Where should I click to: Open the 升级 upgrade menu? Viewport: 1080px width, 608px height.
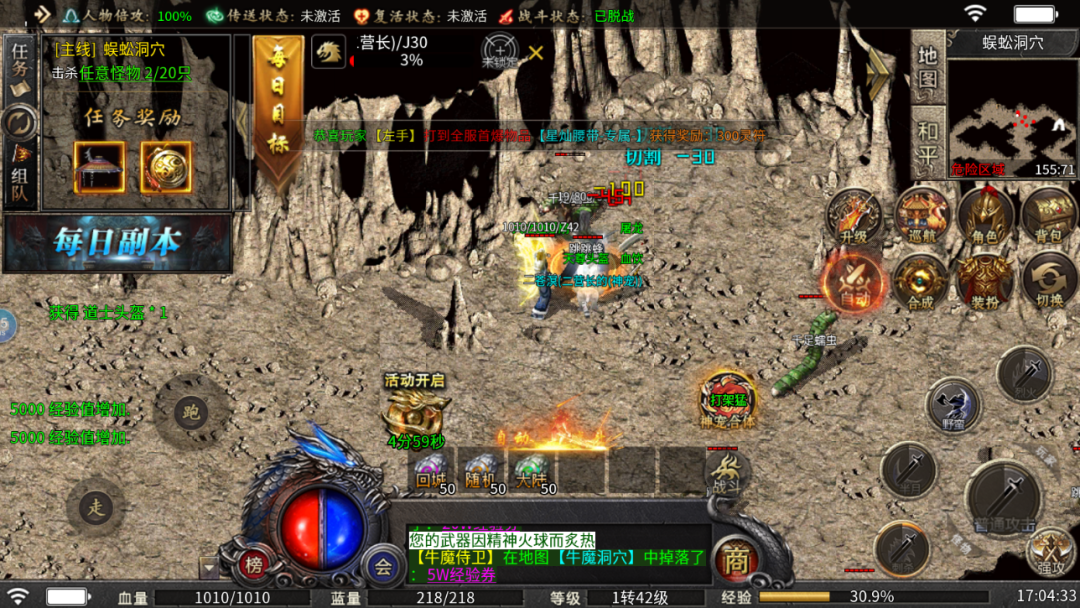pos(855,217)
